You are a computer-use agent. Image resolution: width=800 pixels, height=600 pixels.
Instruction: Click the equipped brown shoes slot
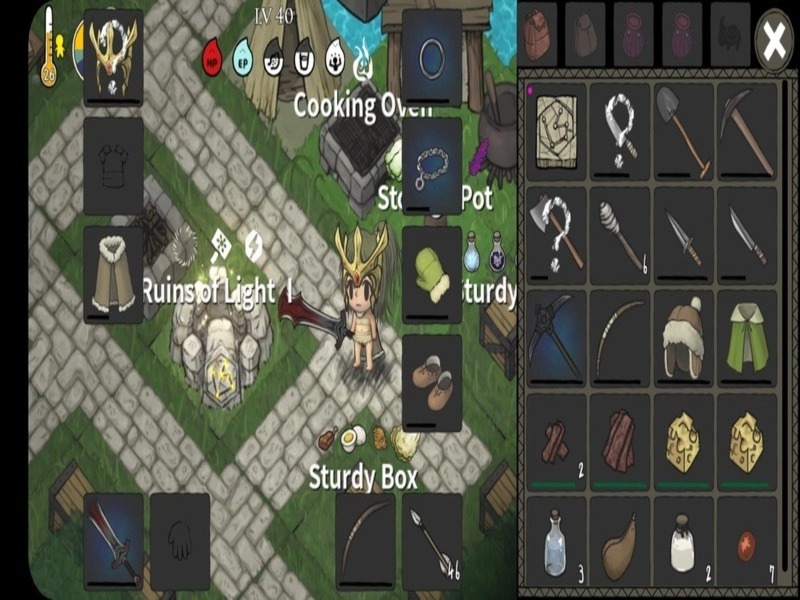[431, 381]
